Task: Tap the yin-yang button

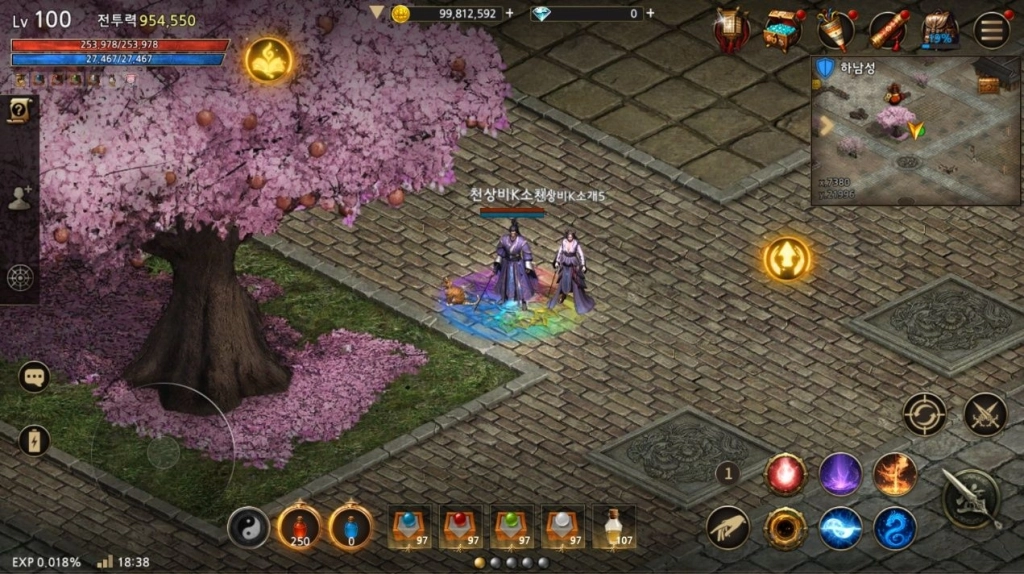Action: coord(248,527)
